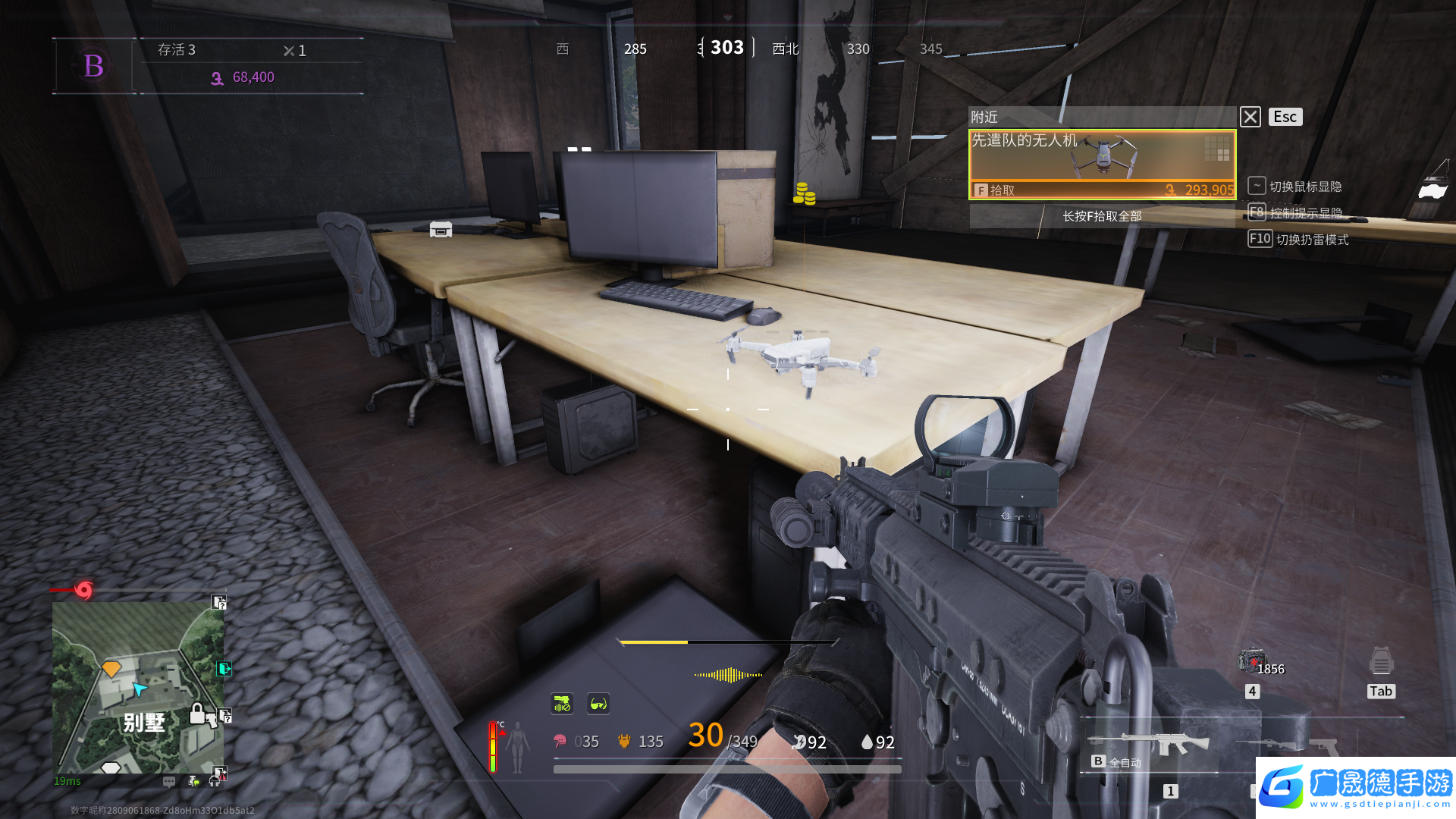The image size is (1456, 819).
Task: Click the teal exit door marker on minimap
Action: pos(224,668)
